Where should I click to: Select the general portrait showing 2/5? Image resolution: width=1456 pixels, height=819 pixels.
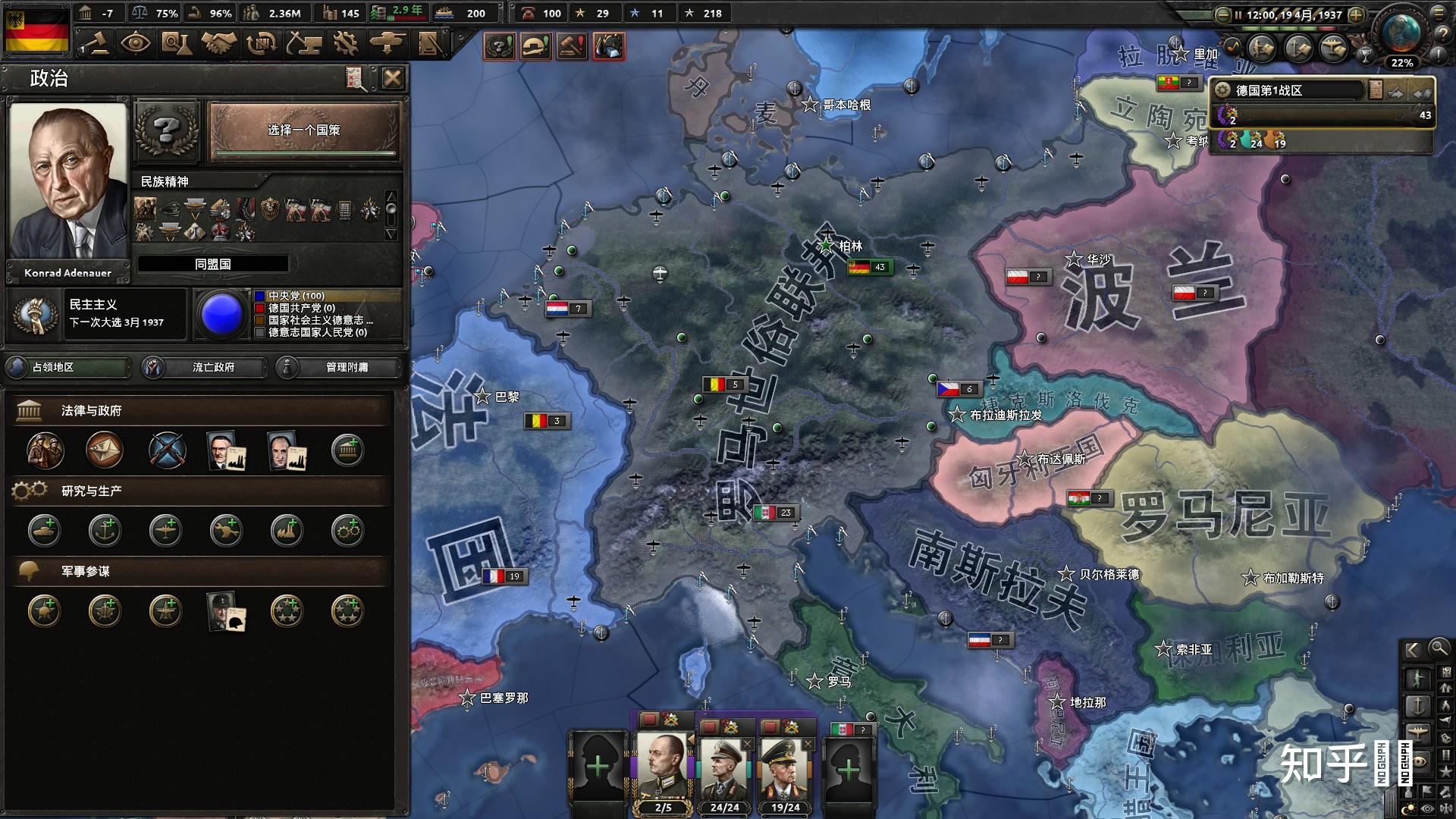[663, 766]
